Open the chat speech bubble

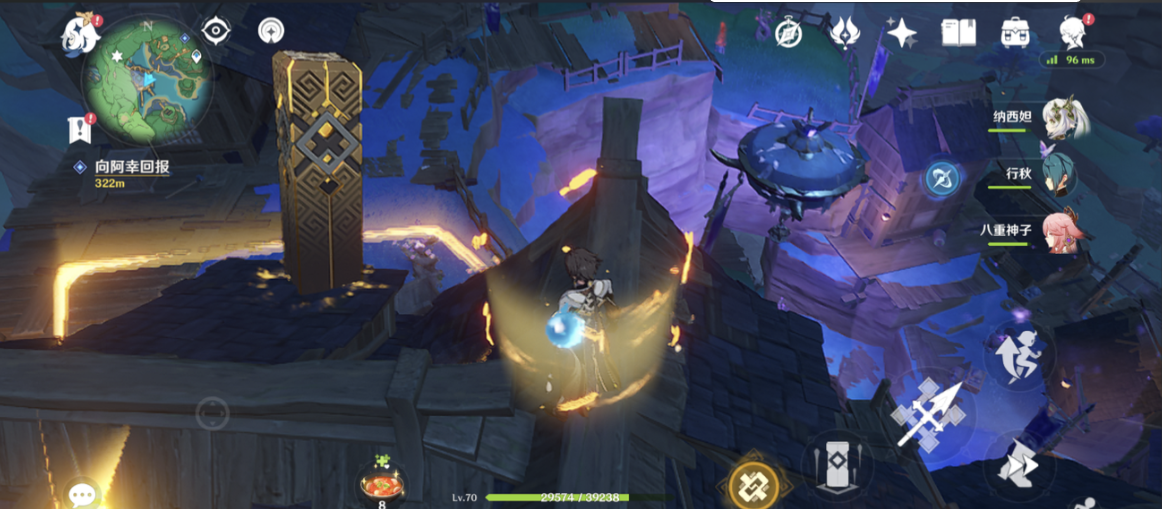point(81,493)
